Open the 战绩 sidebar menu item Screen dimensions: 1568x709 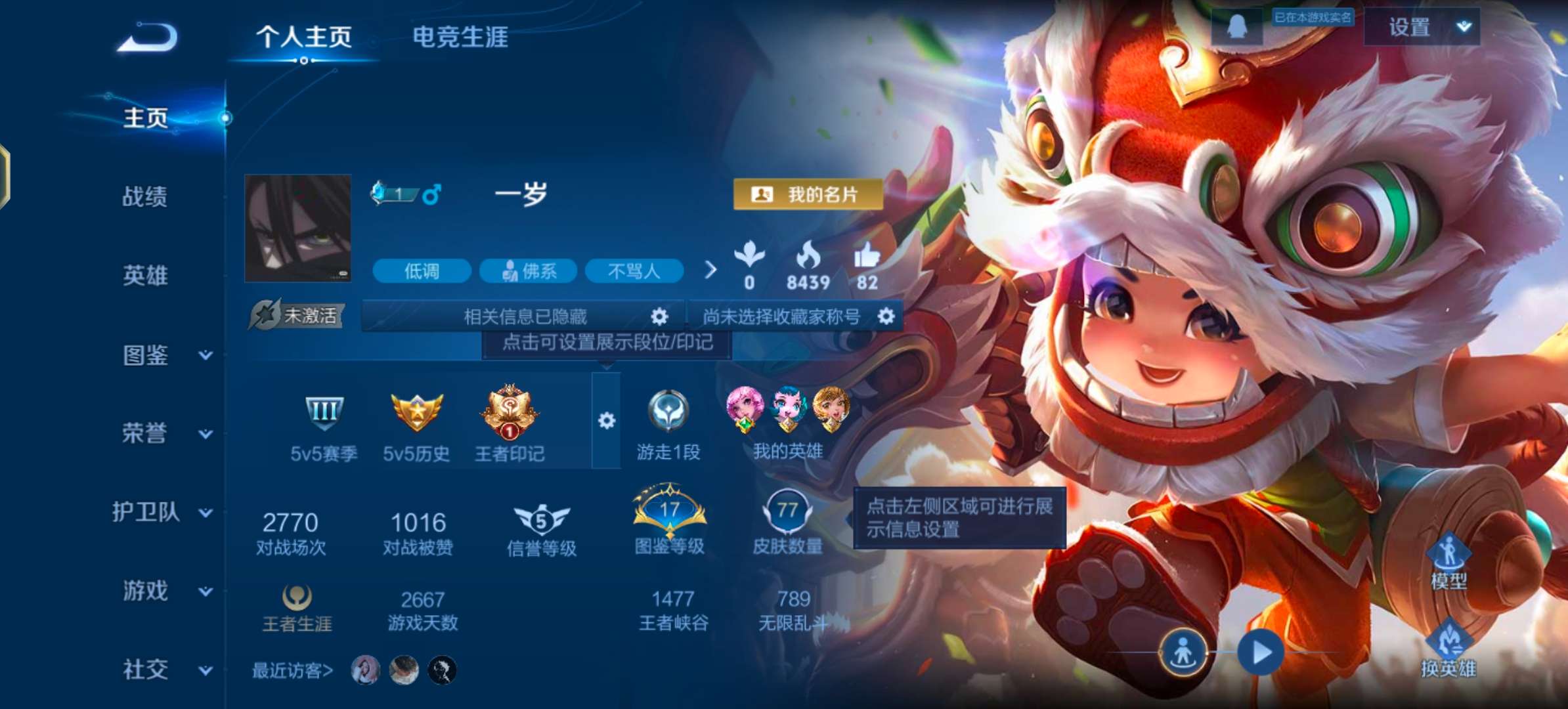click(146, 197)
